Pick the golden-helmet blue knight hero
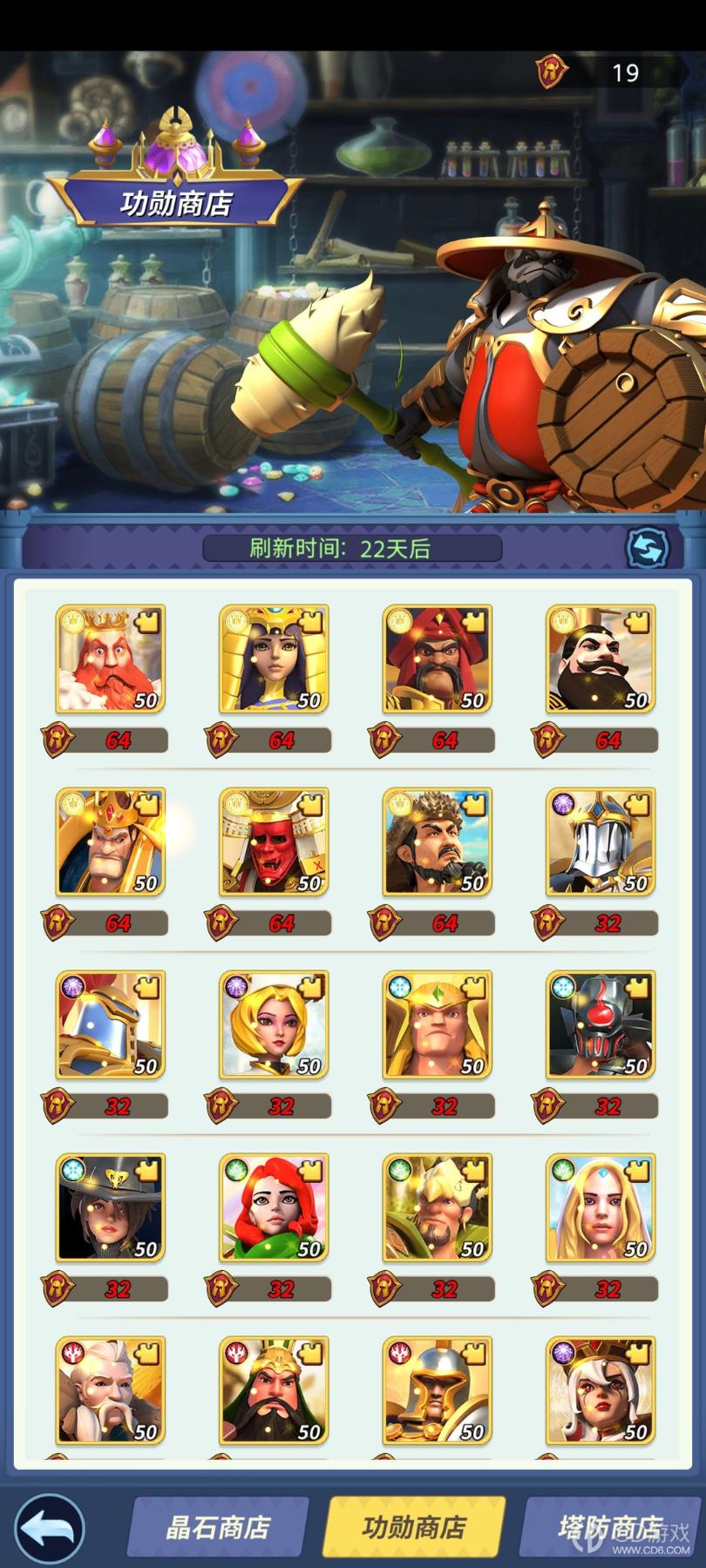 pyautogui.click(x=110, y=1024)
